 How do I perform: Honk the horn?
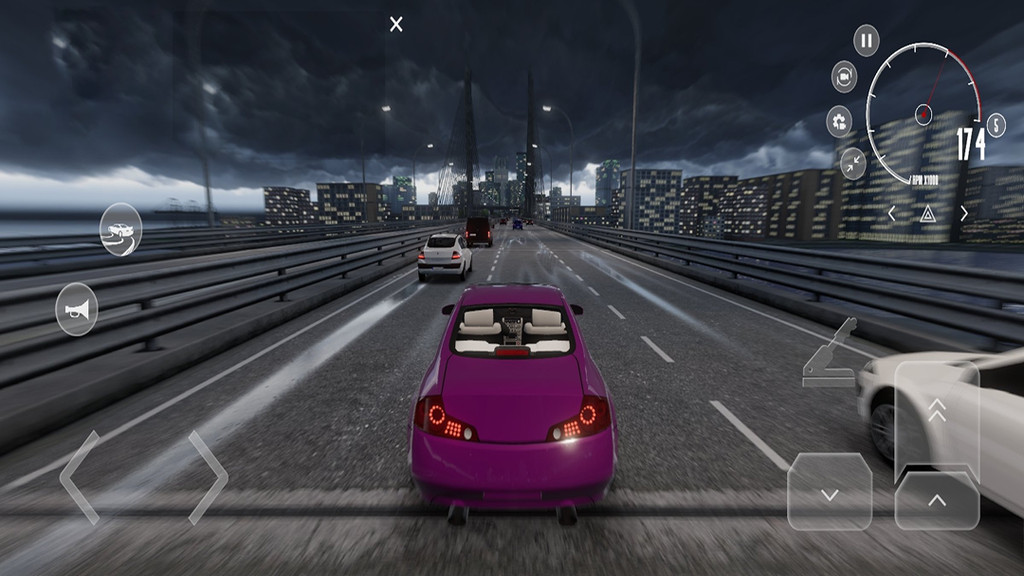click(77, 310)
